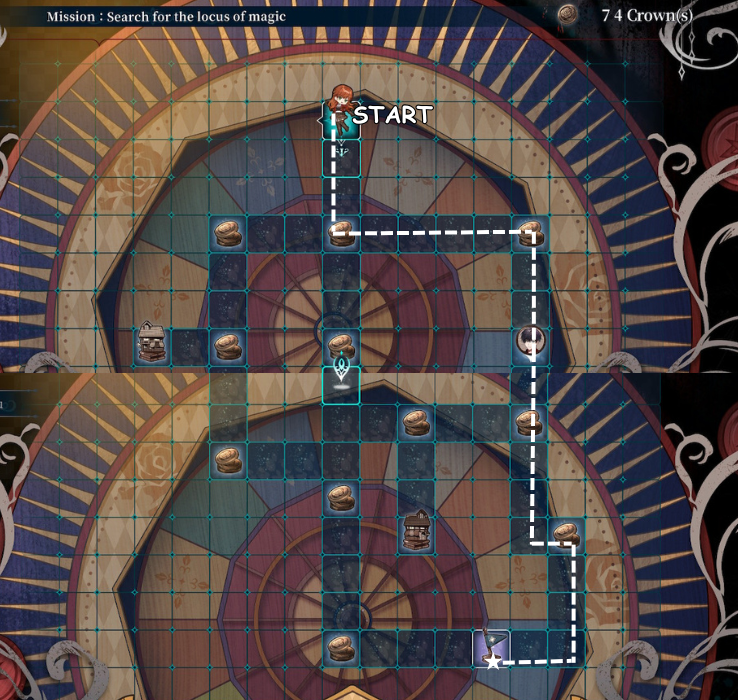Select the glowing blue crystal marker tile

(x=341, y=381)
